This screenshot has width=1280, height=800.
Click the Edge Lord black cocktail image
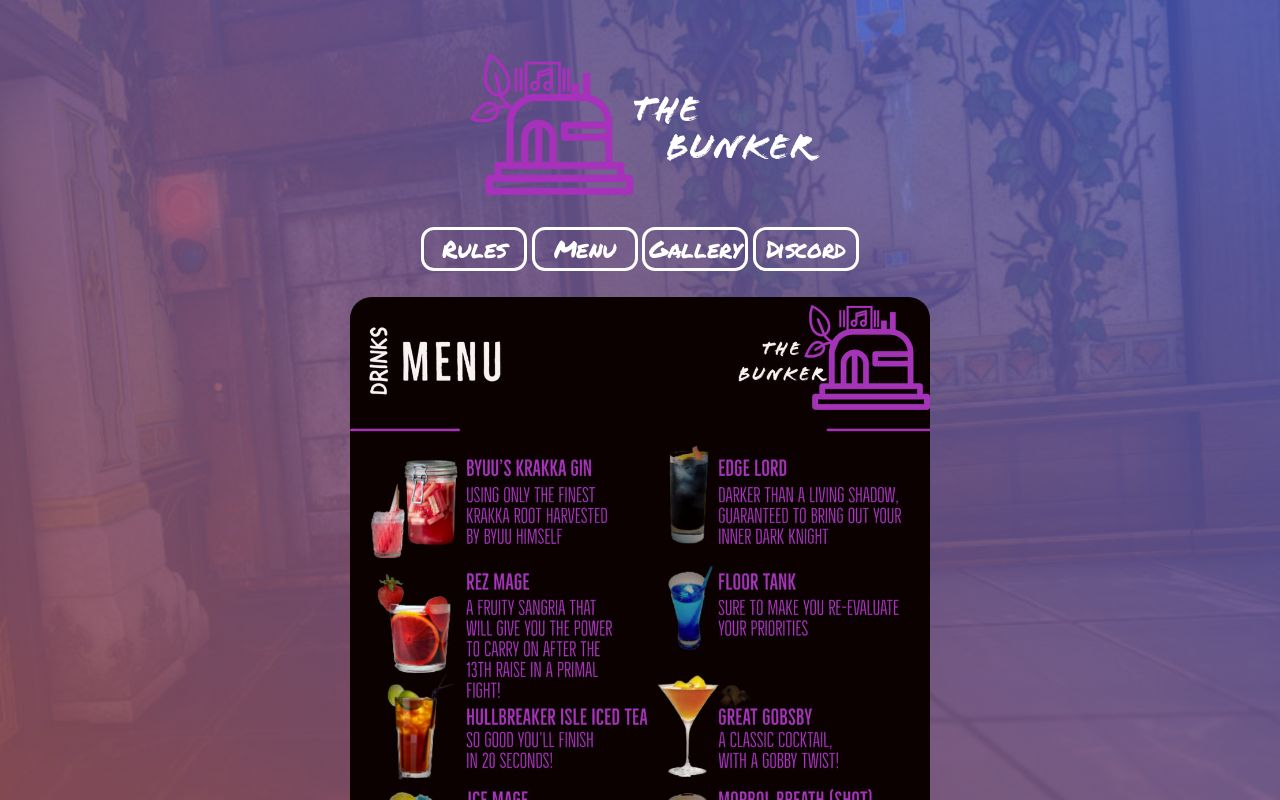(x=686, y=497)
